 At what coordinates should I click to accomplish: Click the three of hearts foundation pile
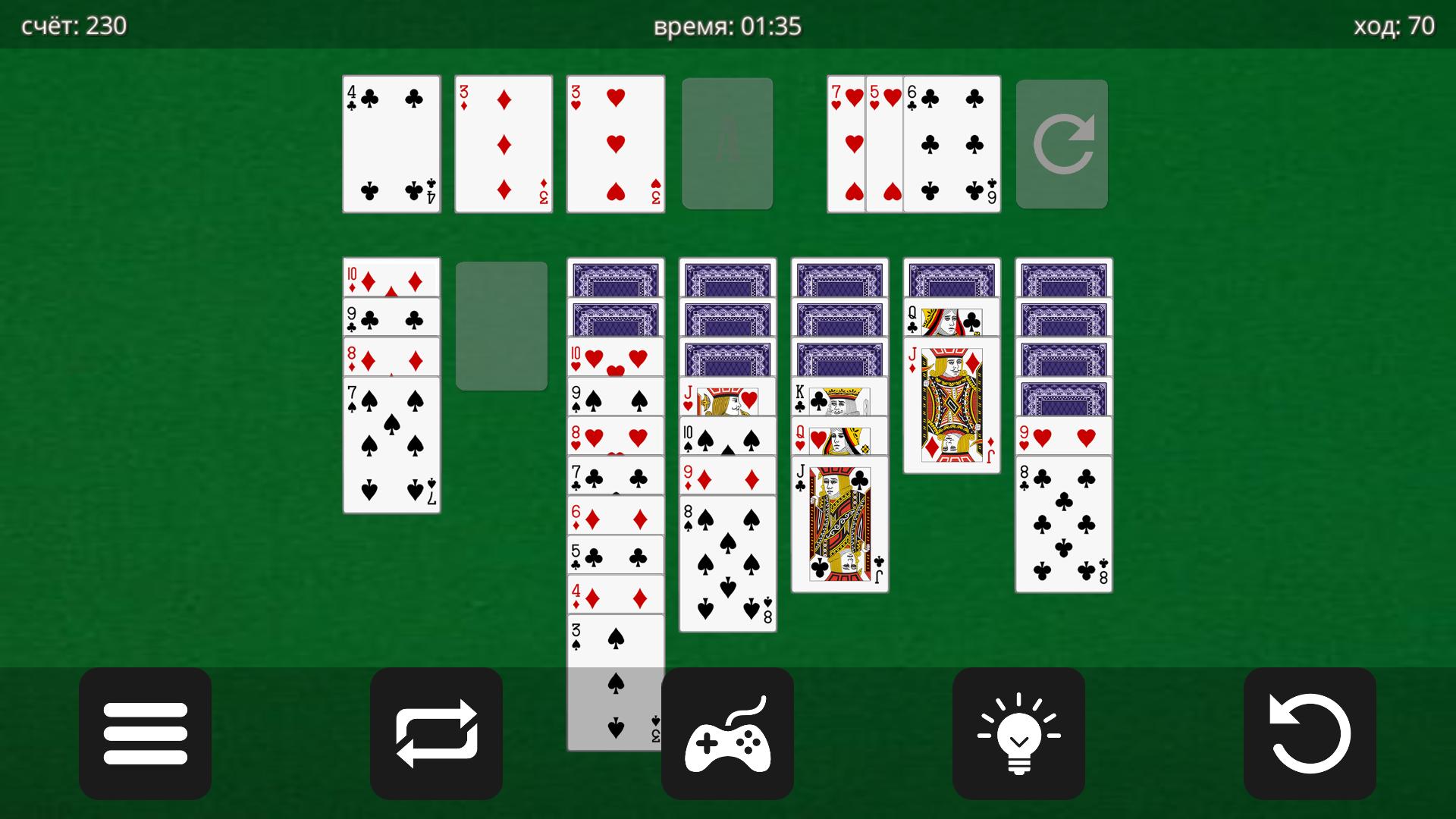615,143
